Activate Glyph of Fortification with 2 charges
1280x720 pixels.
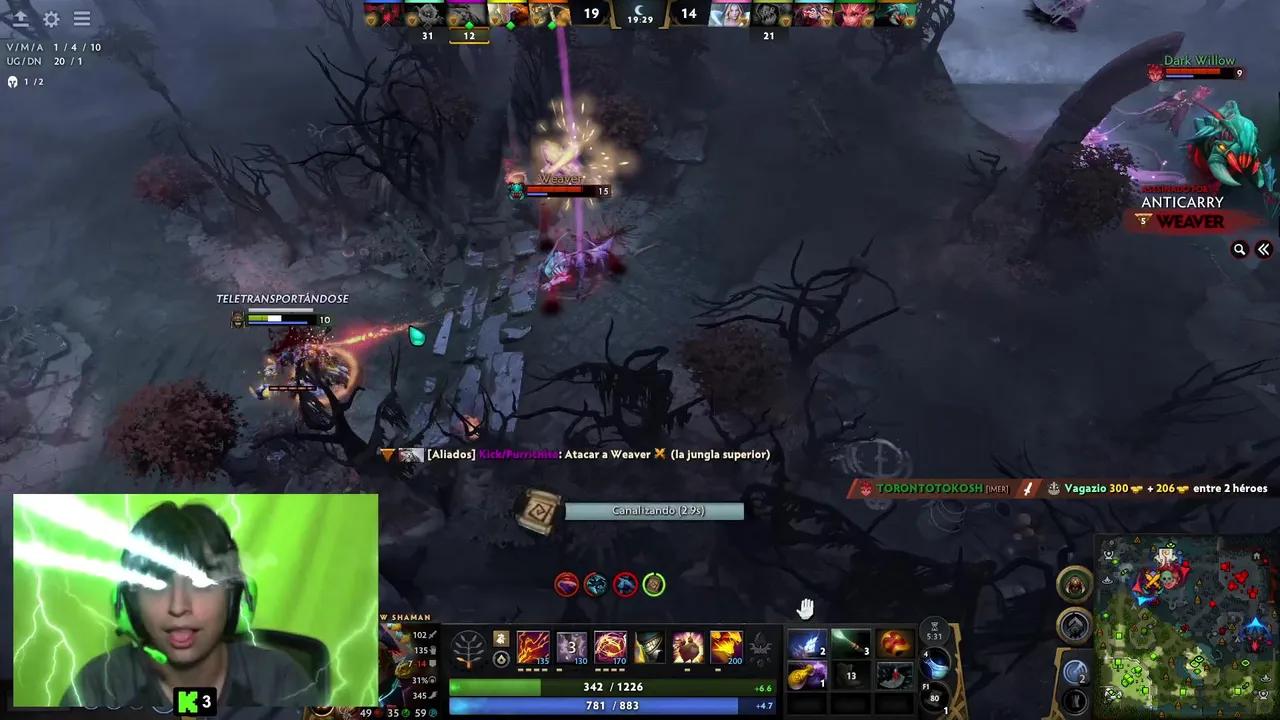point(1074,670)
